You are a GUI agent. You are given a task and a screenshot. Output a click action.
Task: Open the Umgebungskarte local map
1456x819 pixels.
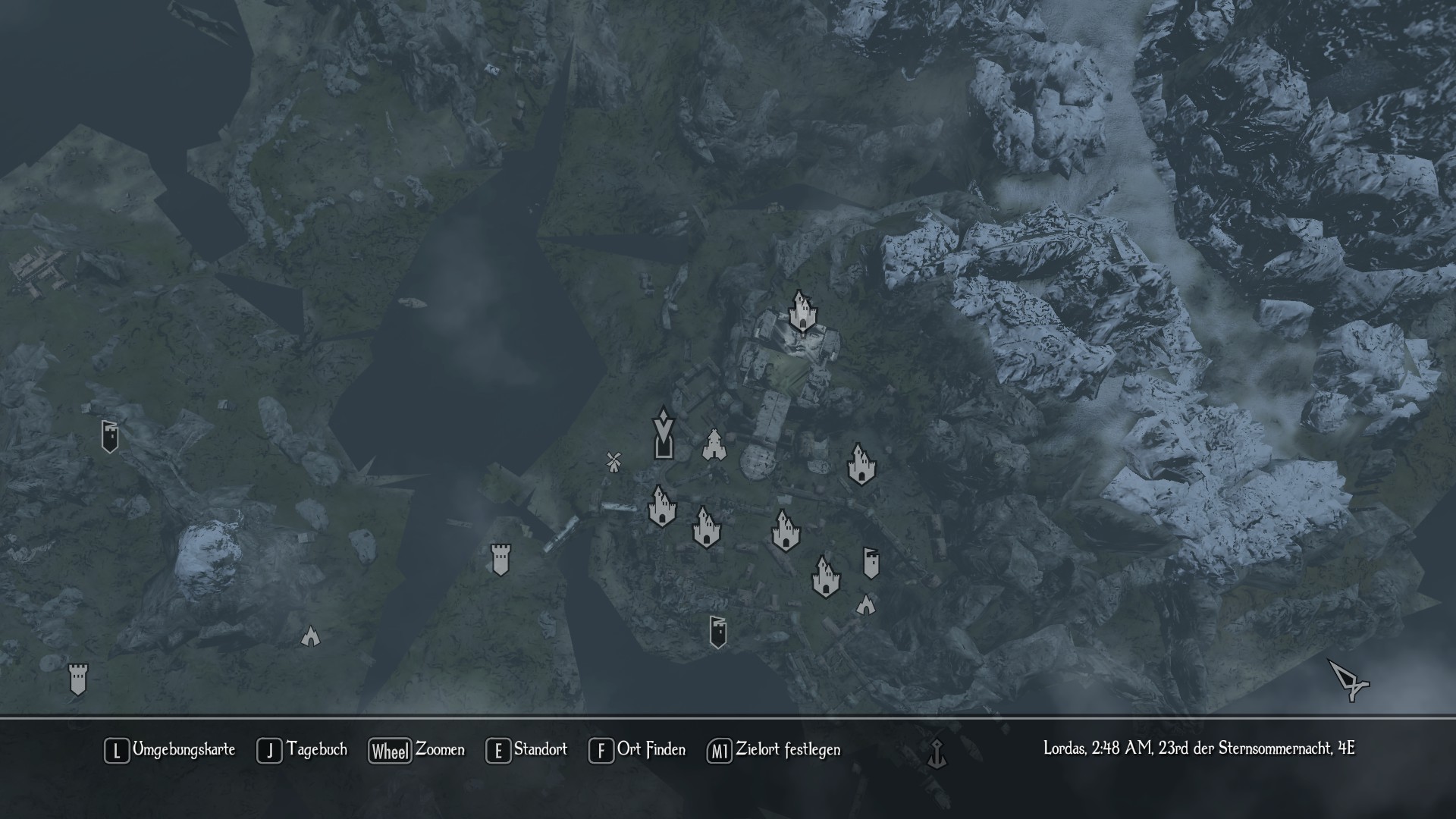pos(170,750)
